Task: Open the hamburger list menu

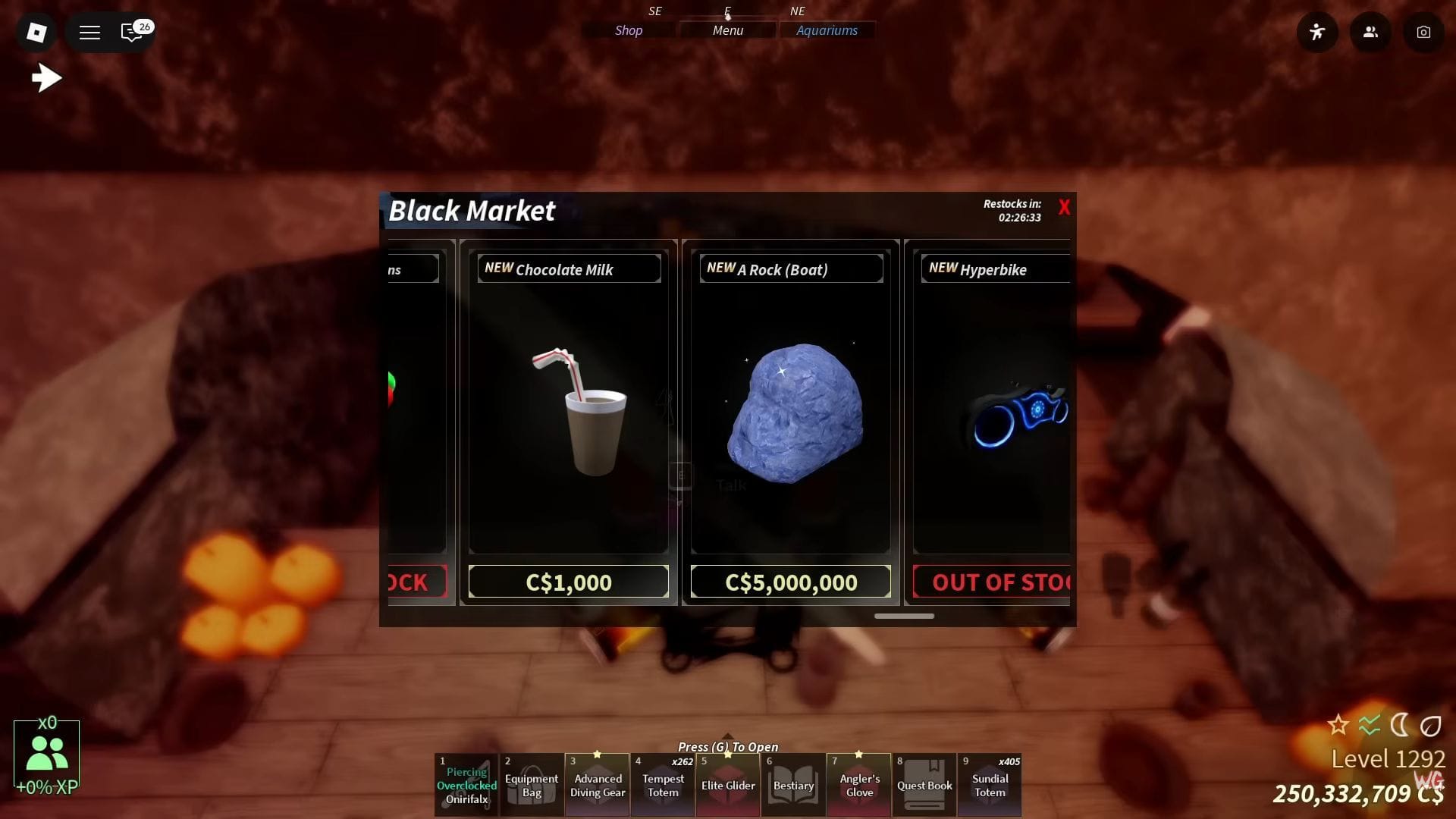Action: [89, 32]
